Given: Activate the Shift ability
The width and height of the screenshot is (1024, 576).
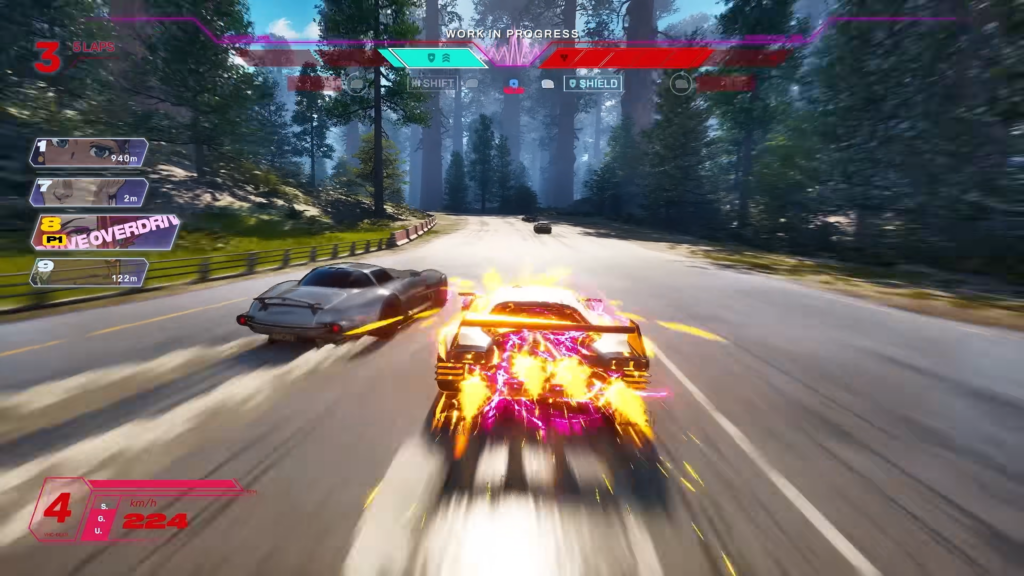Looking at the screenshot, I should click(x=432, y=84).
